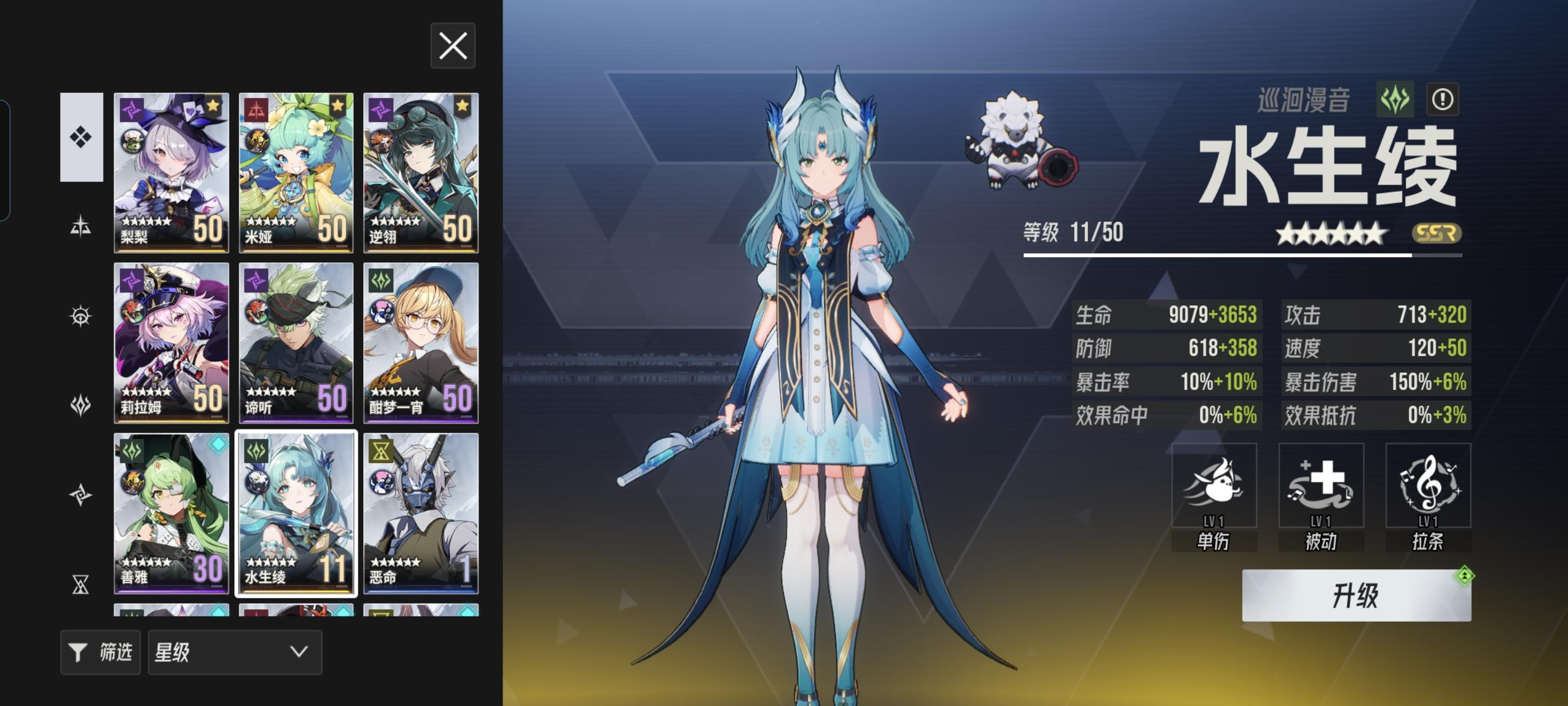Screen dimensions: 1568x706
Task: Switch to the cross-shaped faction tab in sidebar
Action: [81, 225]
